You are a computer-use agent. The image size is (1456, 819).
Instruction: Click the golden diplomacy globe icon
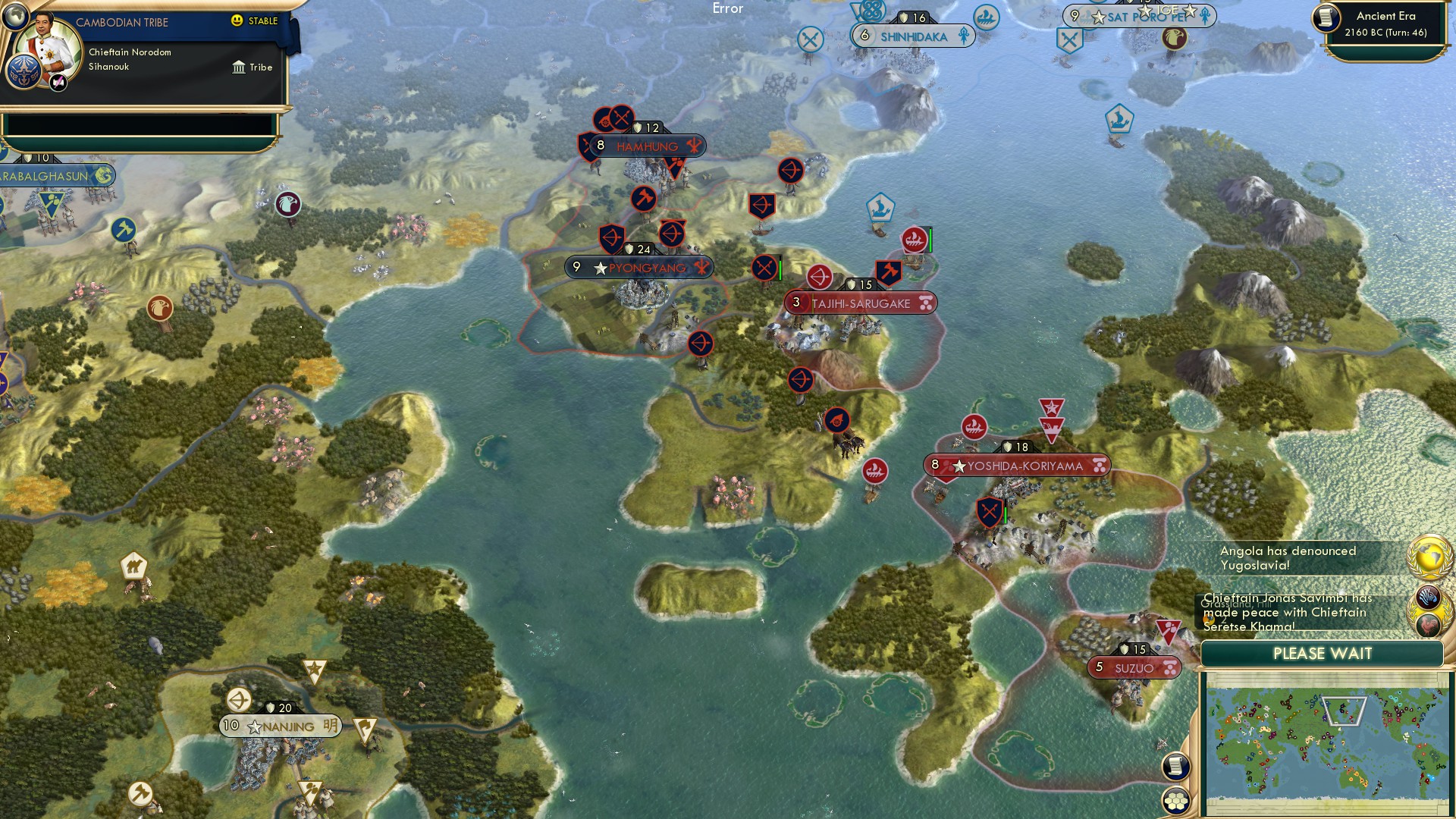(1429, 557)
